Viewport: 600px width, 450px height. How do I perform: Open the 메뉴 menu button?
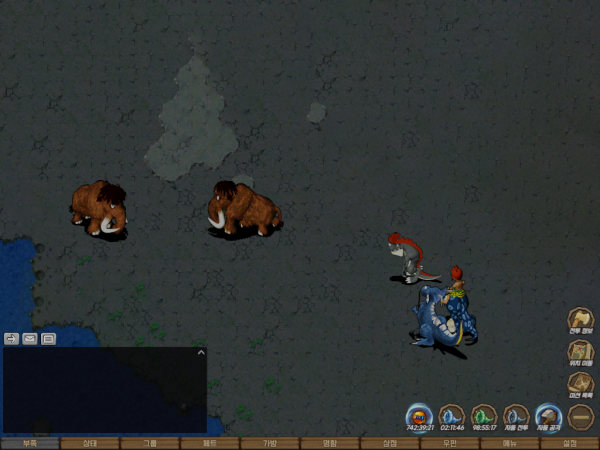[509, 443]
